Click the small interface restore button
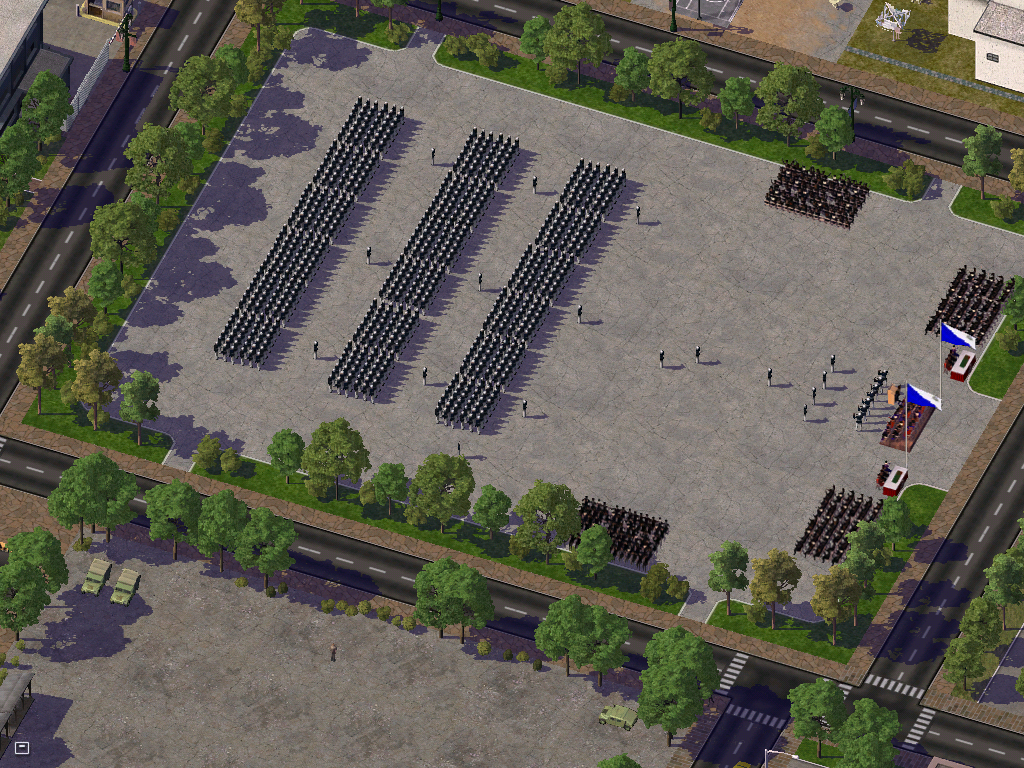 coord(22,747)
